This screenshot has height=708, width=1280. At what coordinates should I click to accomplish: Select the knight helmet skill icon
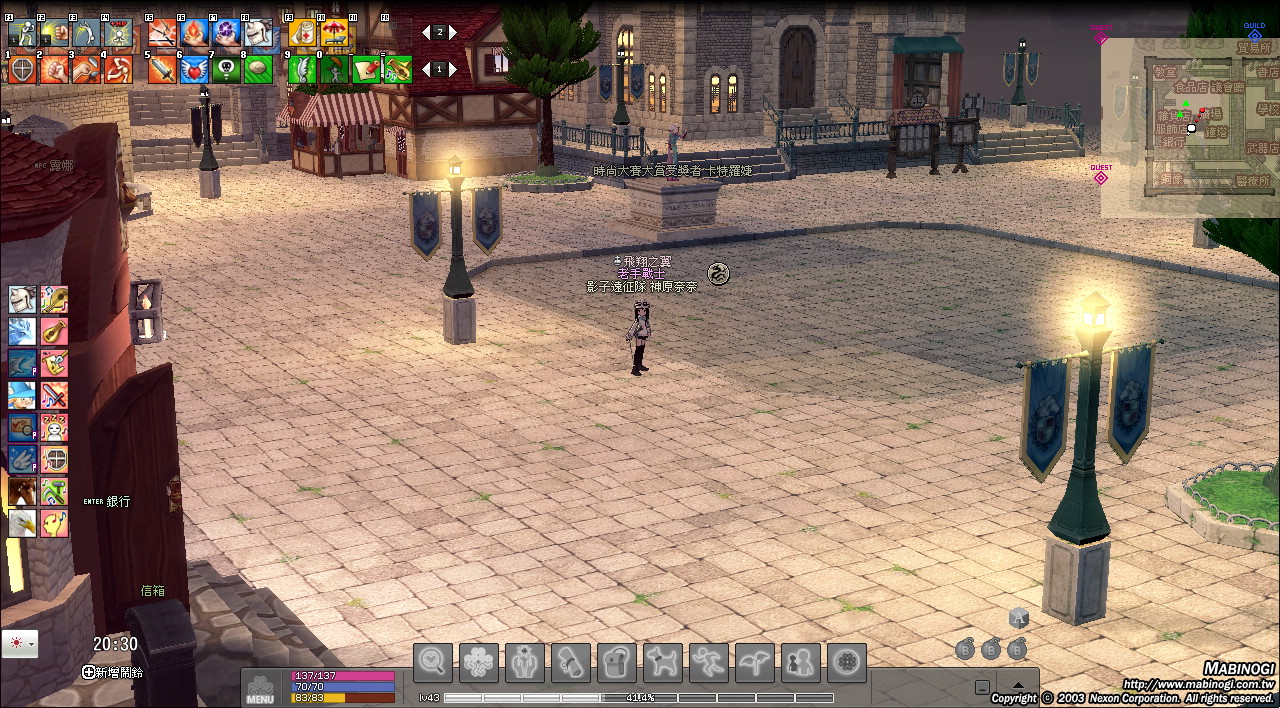[x=258, y=34]
